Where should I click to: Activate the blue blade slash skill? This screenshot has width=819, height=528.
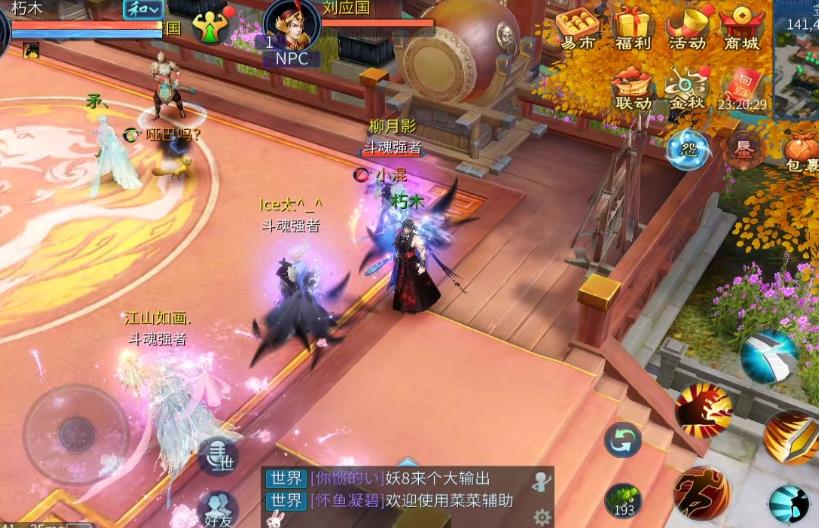click(x=768, y=356)
